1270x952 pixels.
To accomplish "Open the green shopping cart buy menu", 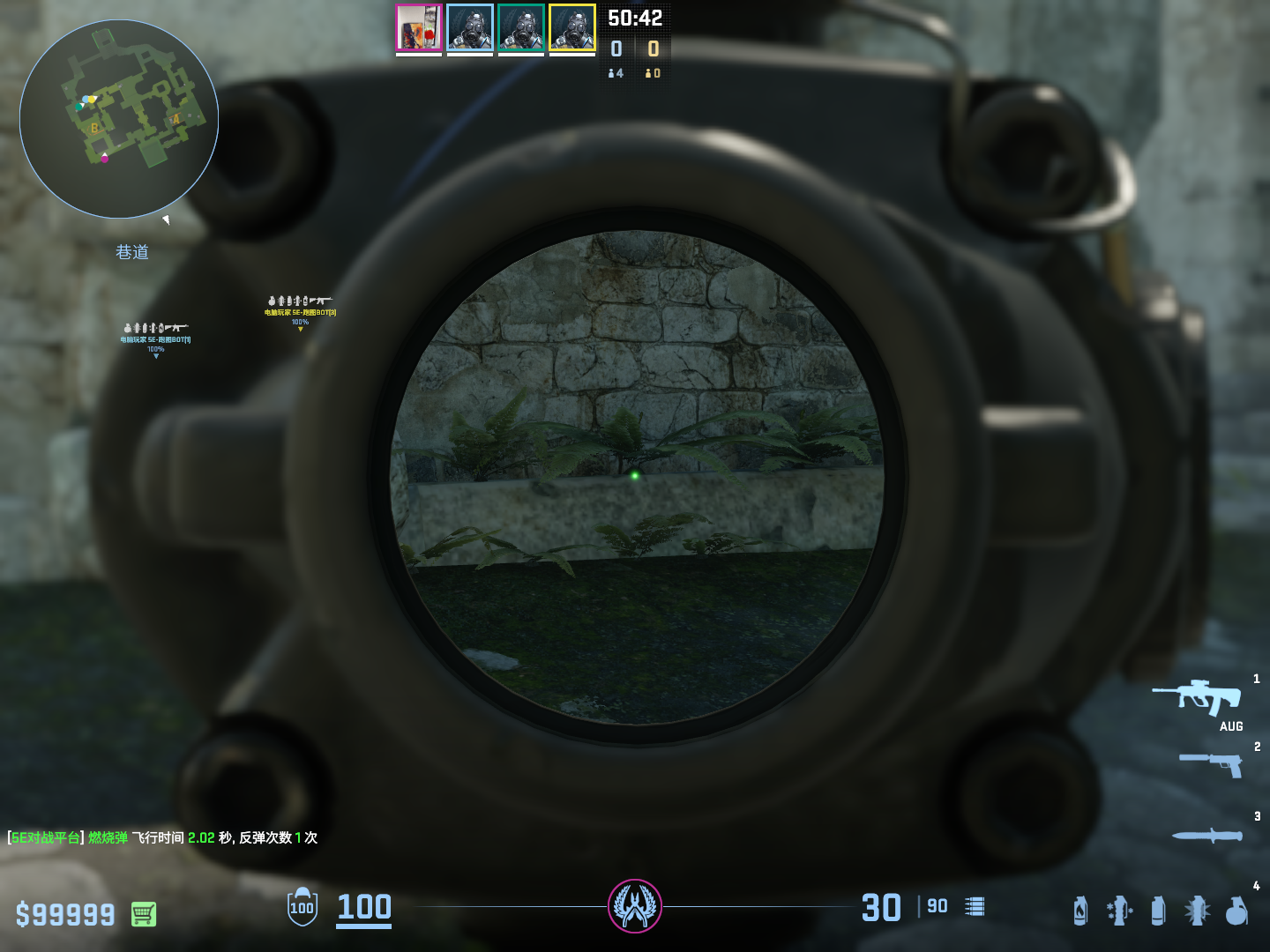I will pyautogui.click(x=144, y=914).
